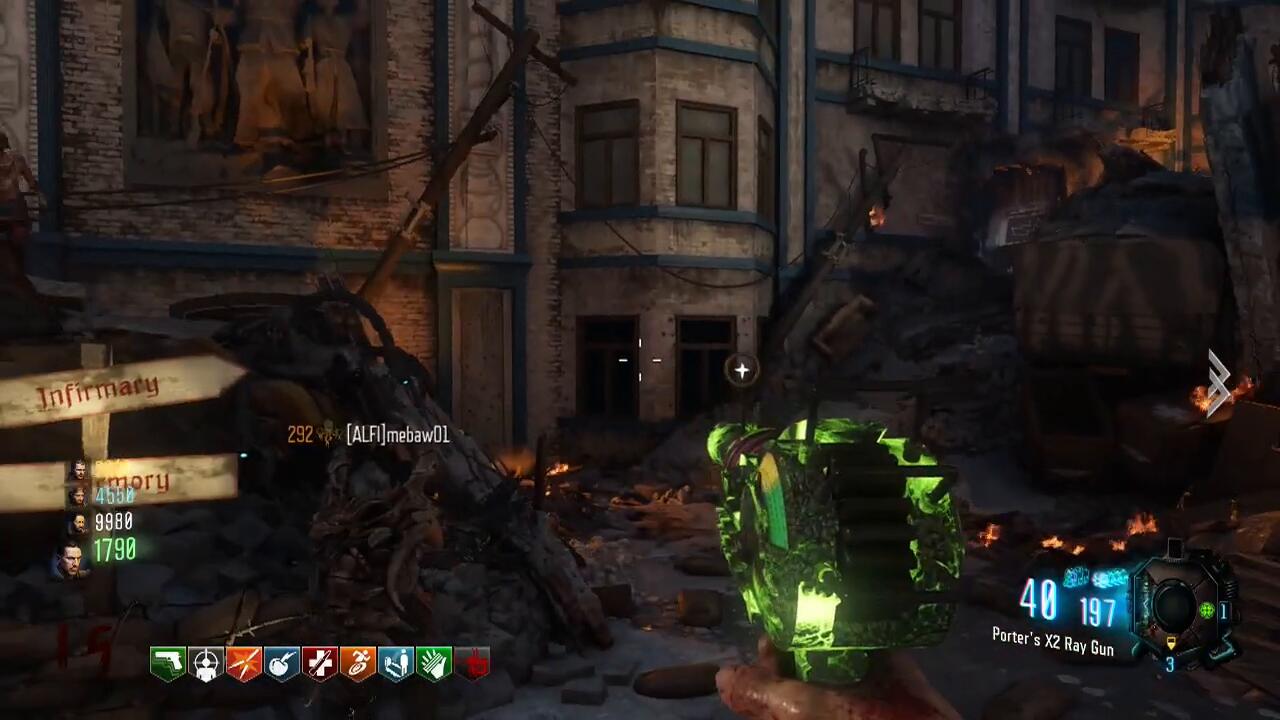Select the dim red perk icon
This screenshot has width=1280, height=720.
point(472,664)
